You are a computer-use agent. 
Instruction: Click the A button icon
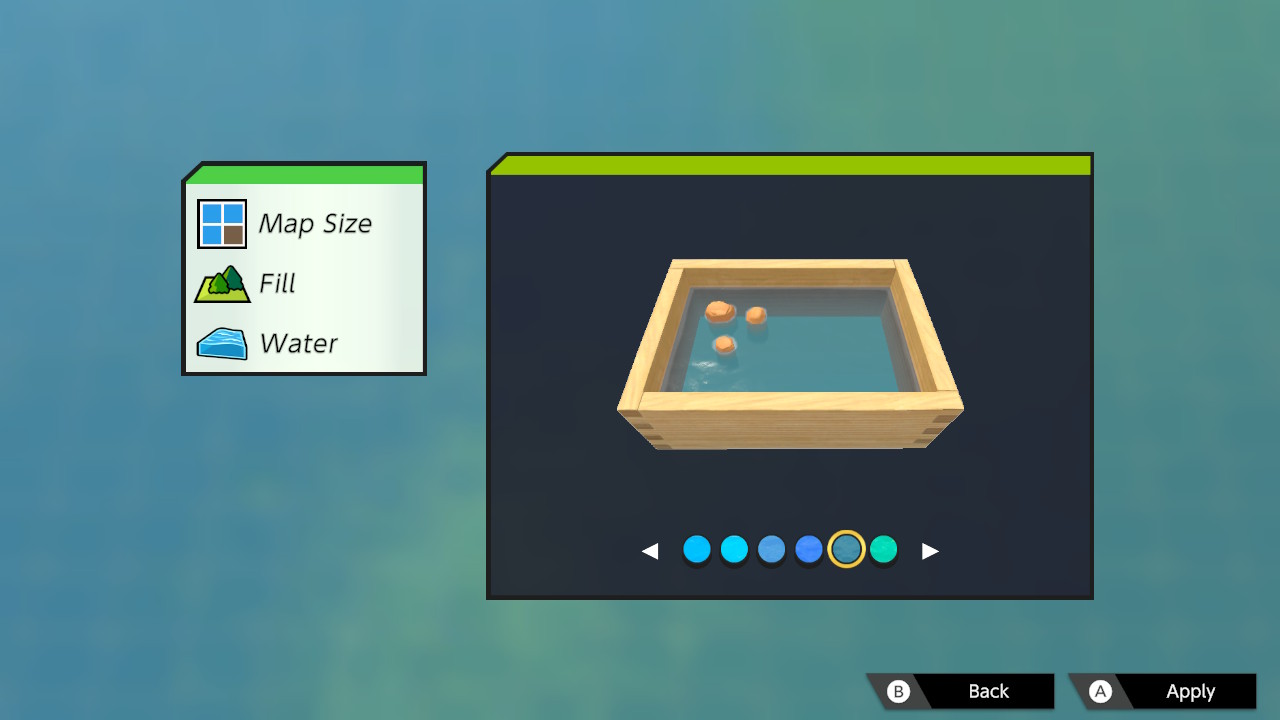point(1101,691)
